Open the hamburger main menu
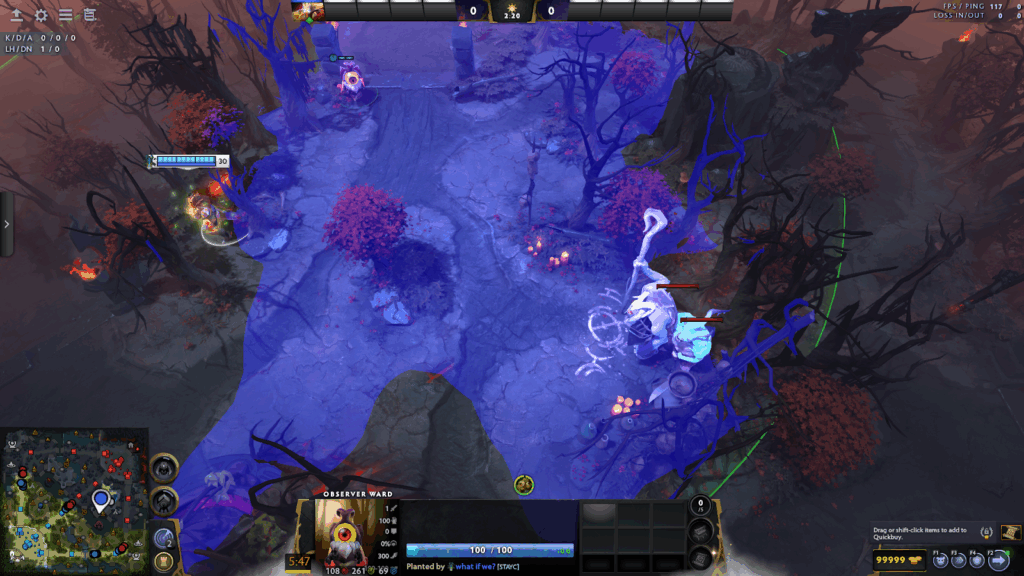This screenshot has width=1024, height=576. pos(65,15)
